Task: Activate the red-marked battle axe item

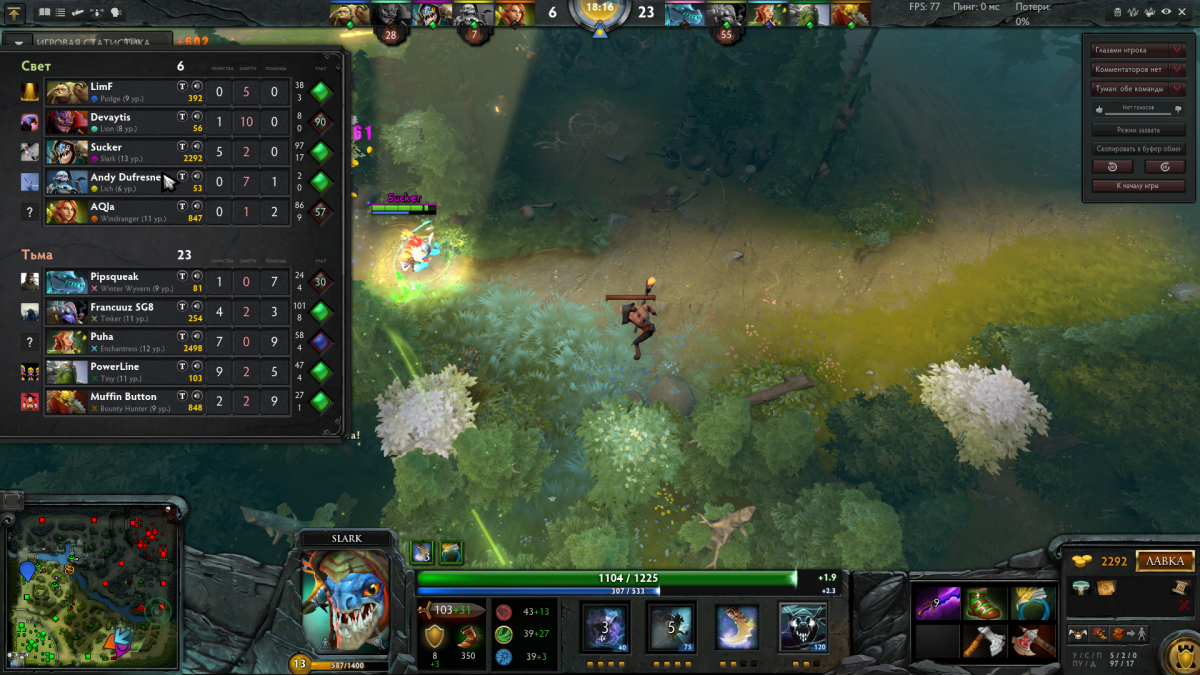Action: pyautogui.click(x=1033, y=641)
